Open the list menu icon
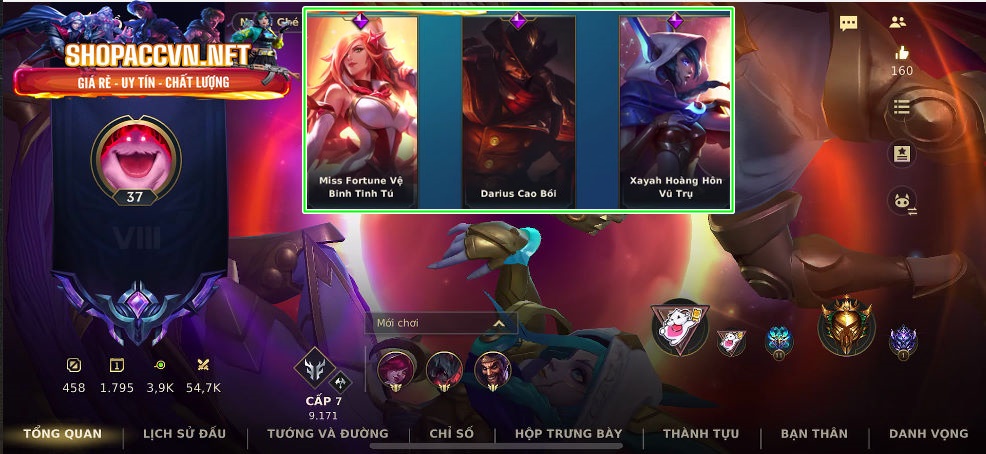Screen dimensions: 986x454 [901, 107]
